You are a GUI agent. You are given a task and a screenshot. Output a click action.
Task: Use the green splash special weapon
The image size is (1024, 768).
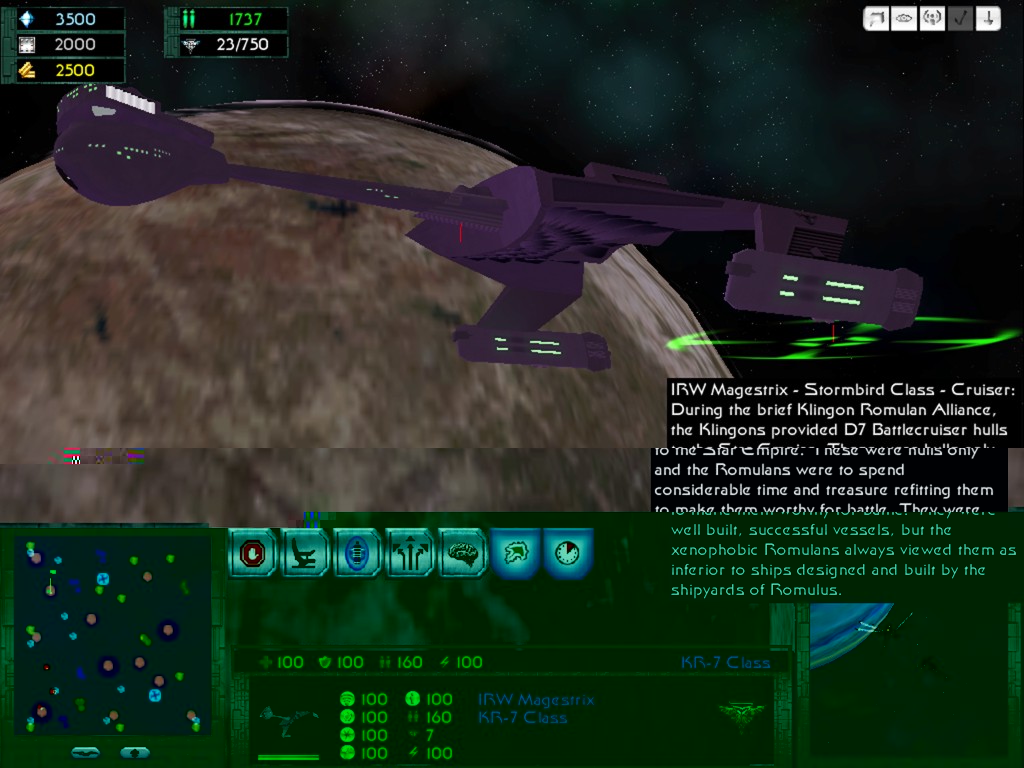[x=515, y=553]
